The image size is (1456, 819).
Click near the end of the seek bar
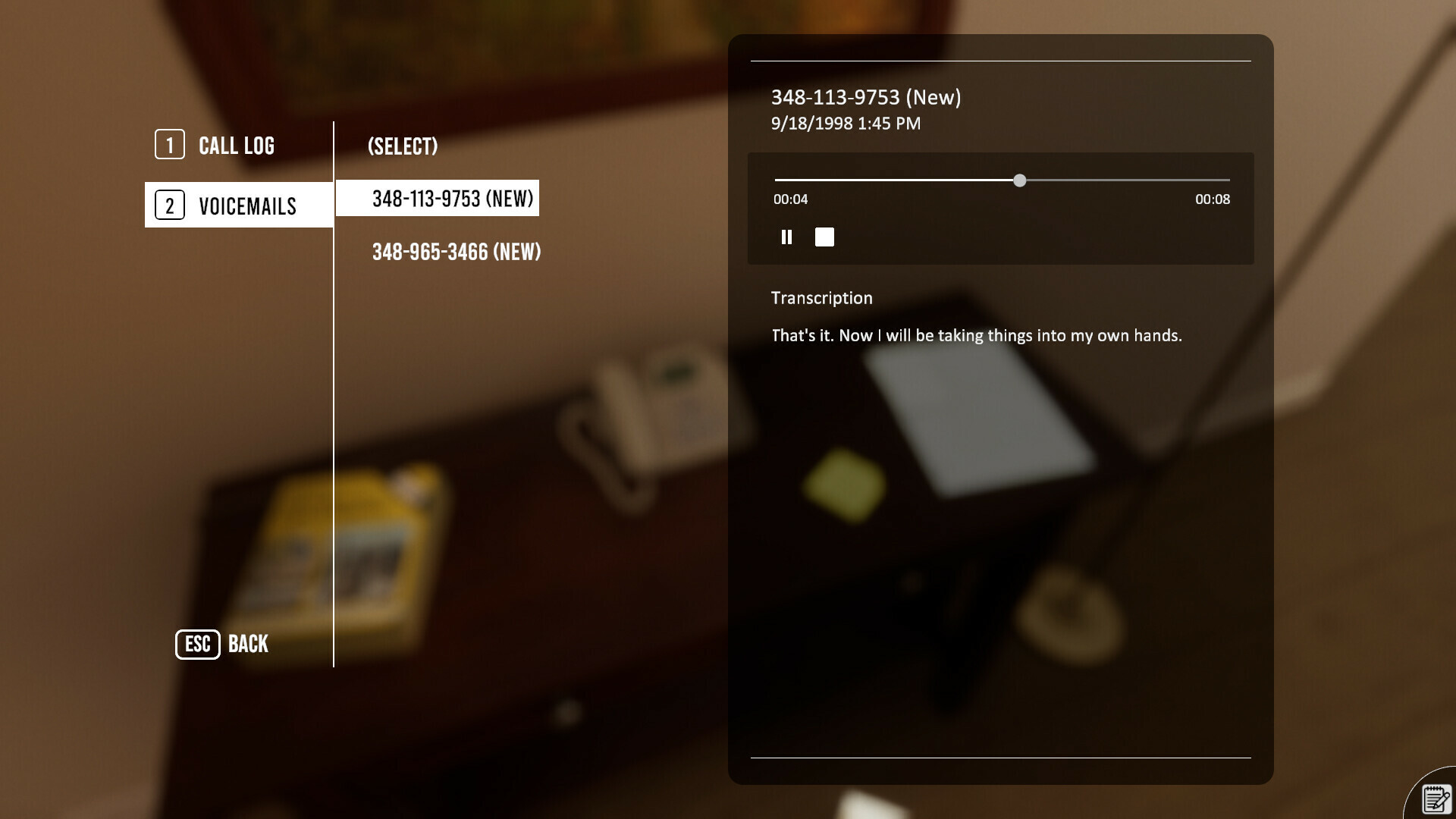point(1213,180)
